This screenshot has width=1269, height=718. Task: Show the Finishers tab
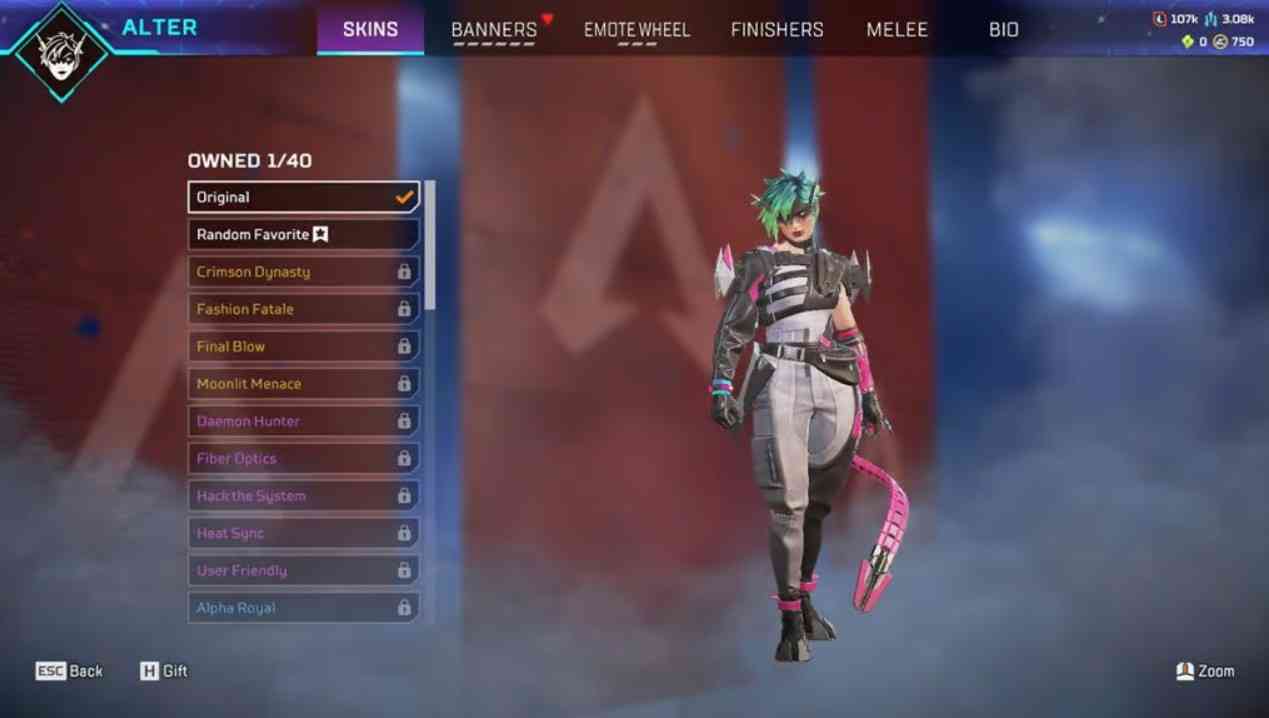[x=777, y=30]
